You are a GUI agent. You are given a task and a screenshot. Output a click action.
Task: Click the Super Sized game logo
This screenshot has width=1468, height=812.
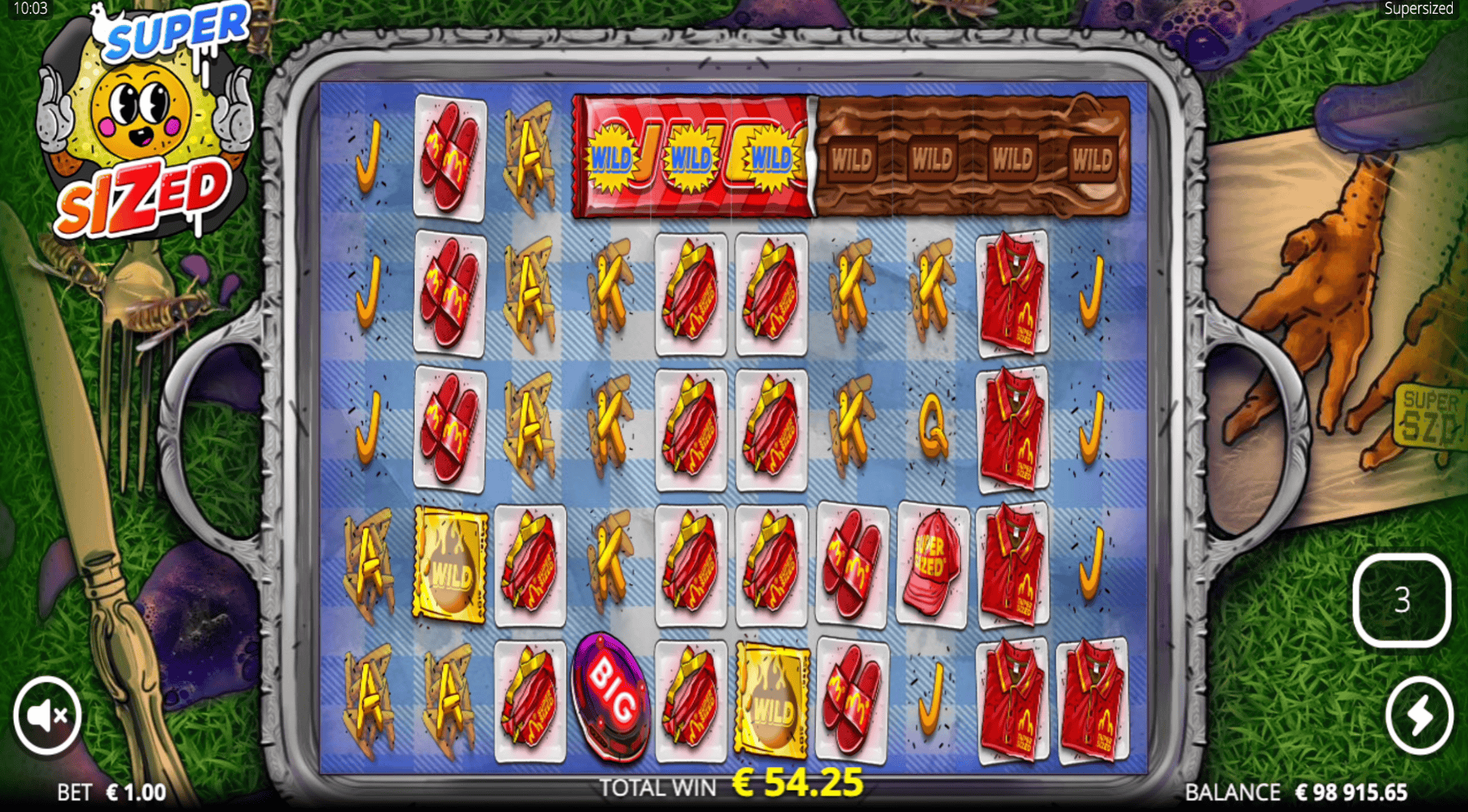coord(142,122)
